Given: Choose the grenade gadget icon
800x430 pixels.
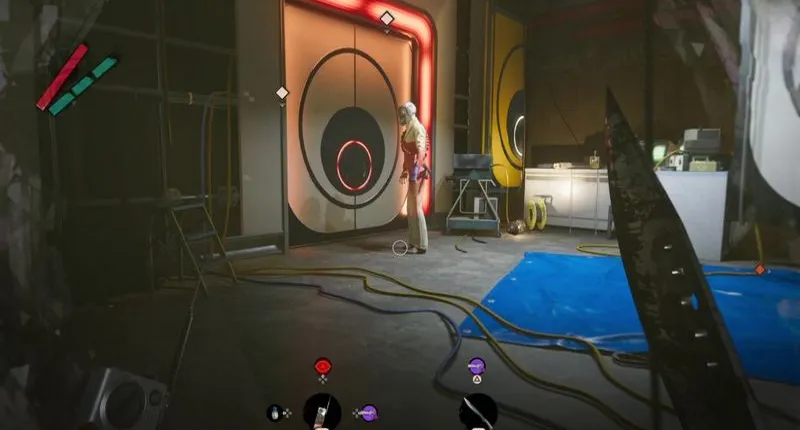Looking at the screenshot, I should (x=274, y=411).
